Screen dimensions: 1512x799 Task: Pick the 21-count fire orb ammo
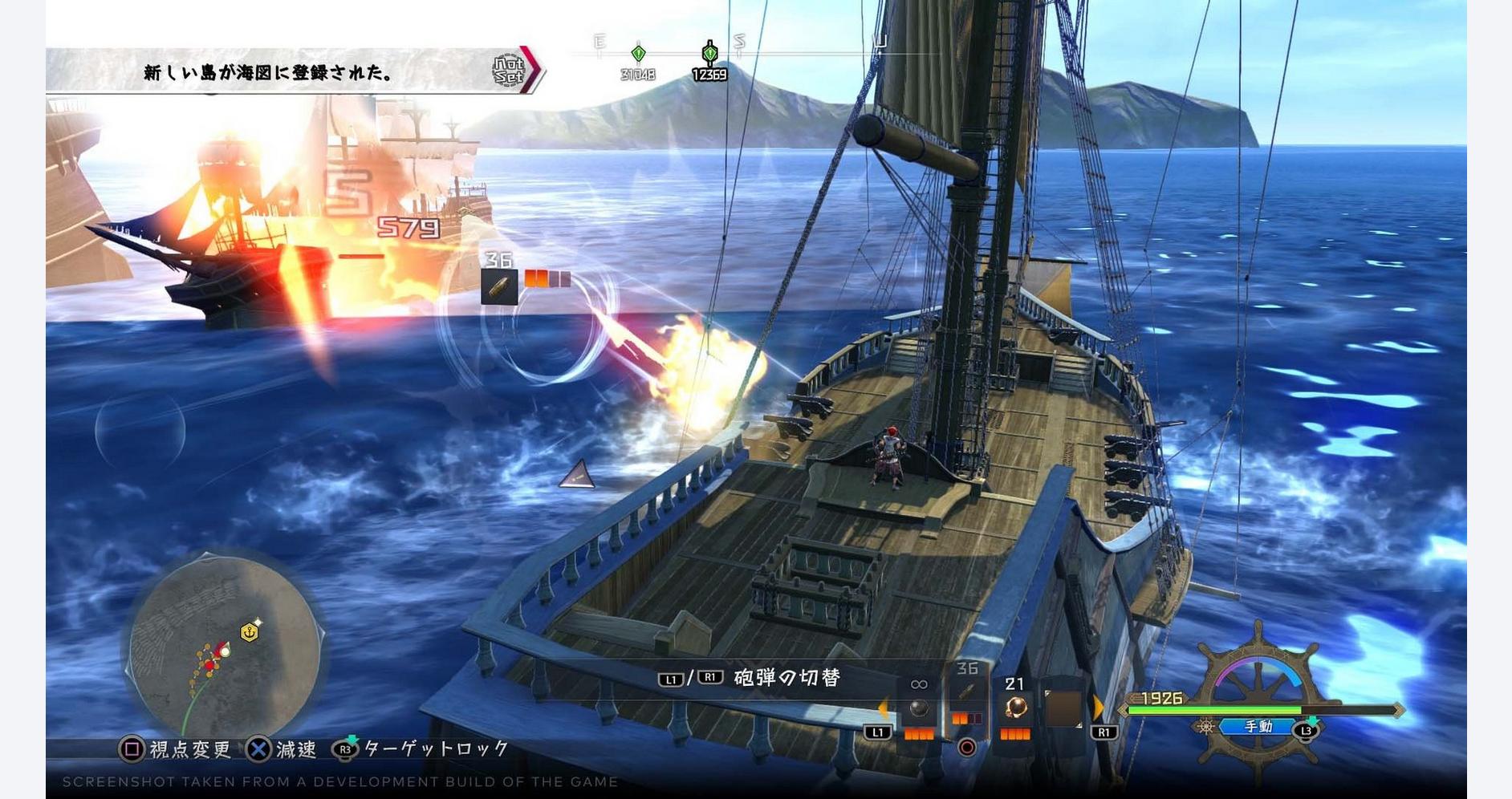1016,708
